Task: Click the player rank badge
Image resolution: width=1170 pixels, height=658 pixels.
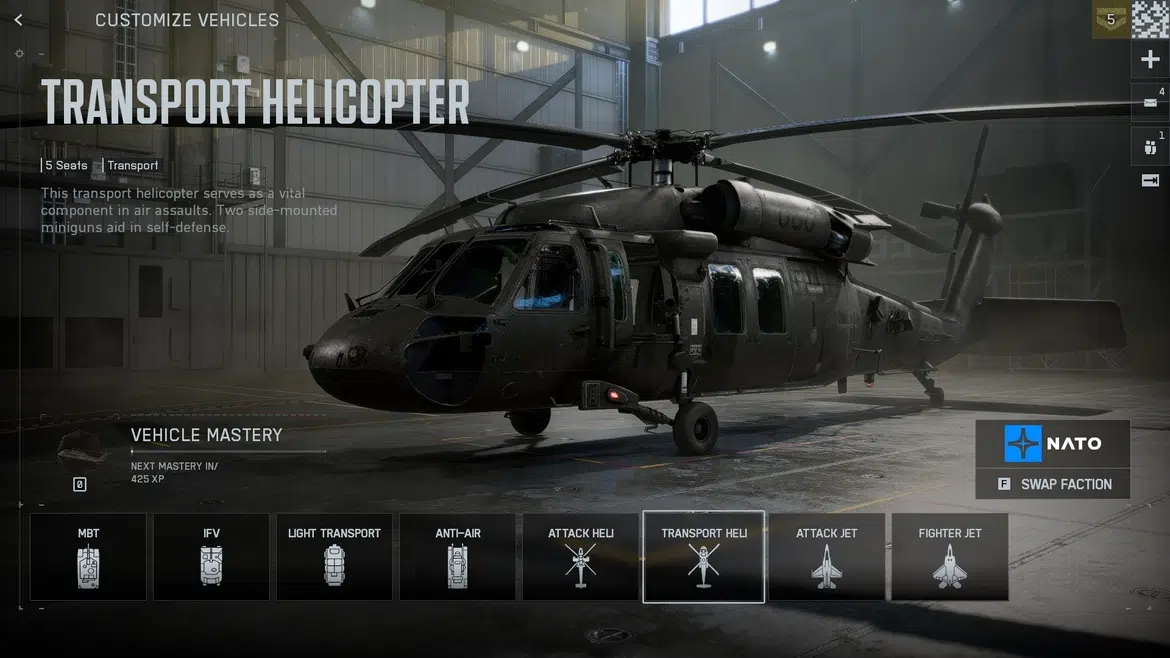Action: (x=1110, y=19)
